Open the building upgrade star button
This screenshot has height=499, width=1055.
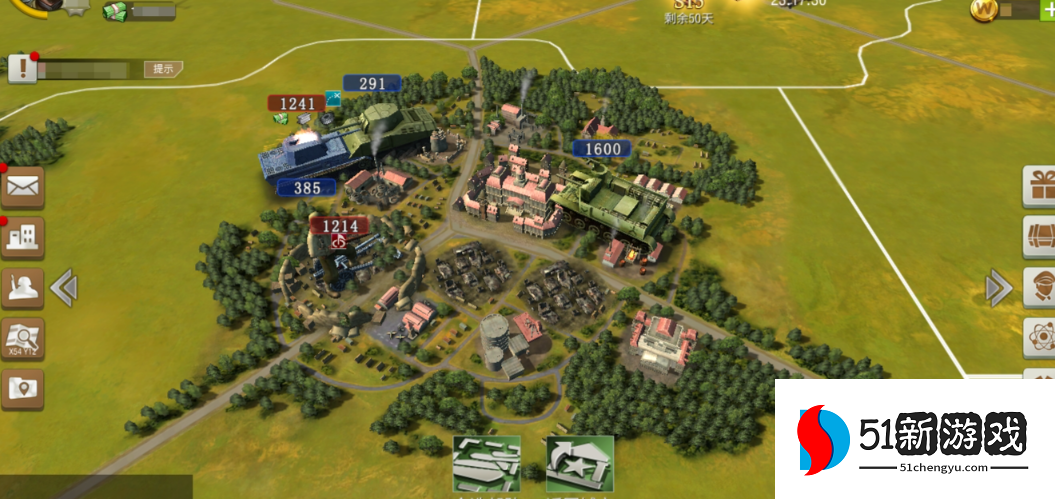579,465
